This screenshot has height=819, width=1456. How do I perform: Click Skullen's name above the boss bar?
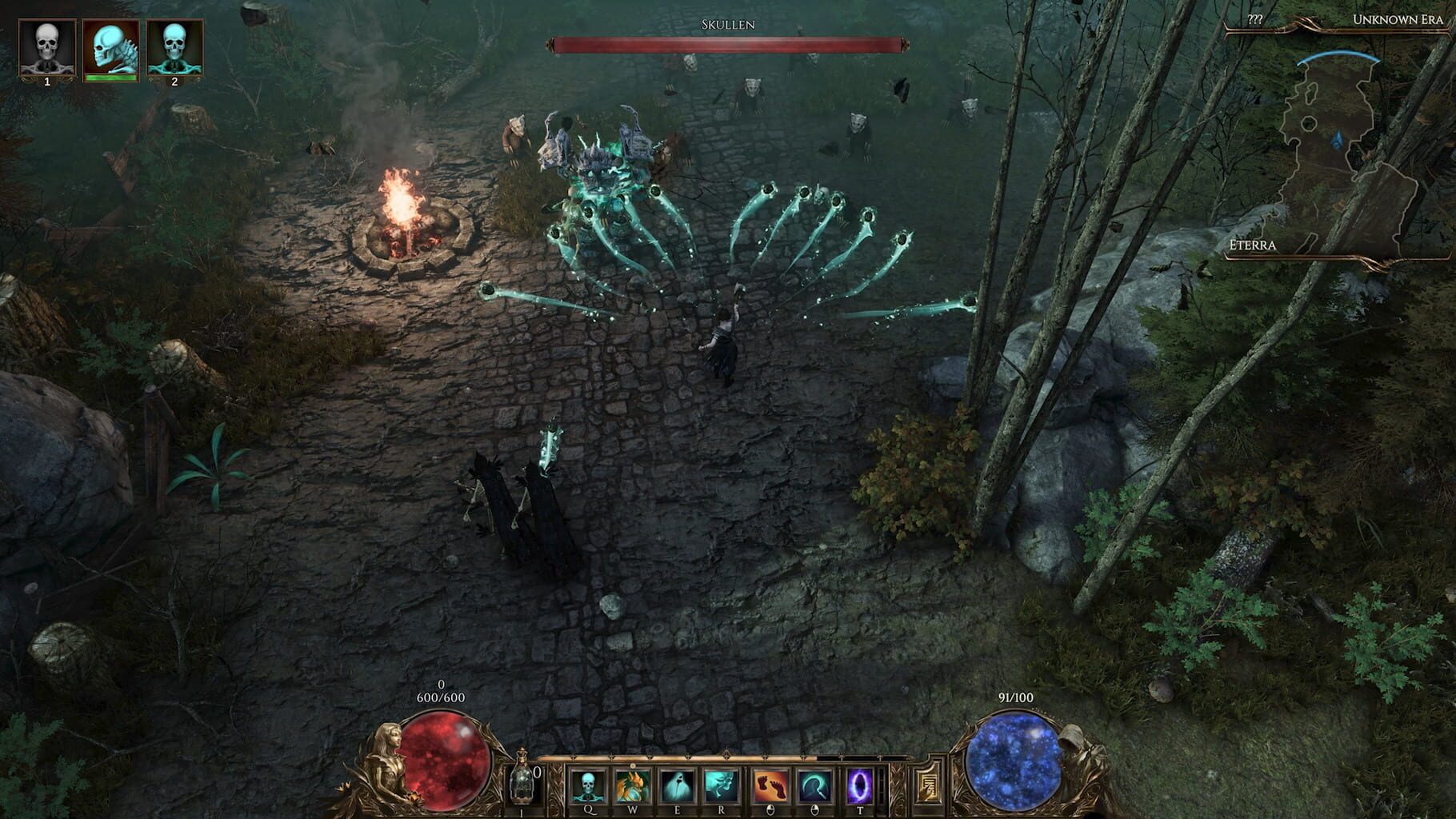pyautogui.click(x=729, y=25)
